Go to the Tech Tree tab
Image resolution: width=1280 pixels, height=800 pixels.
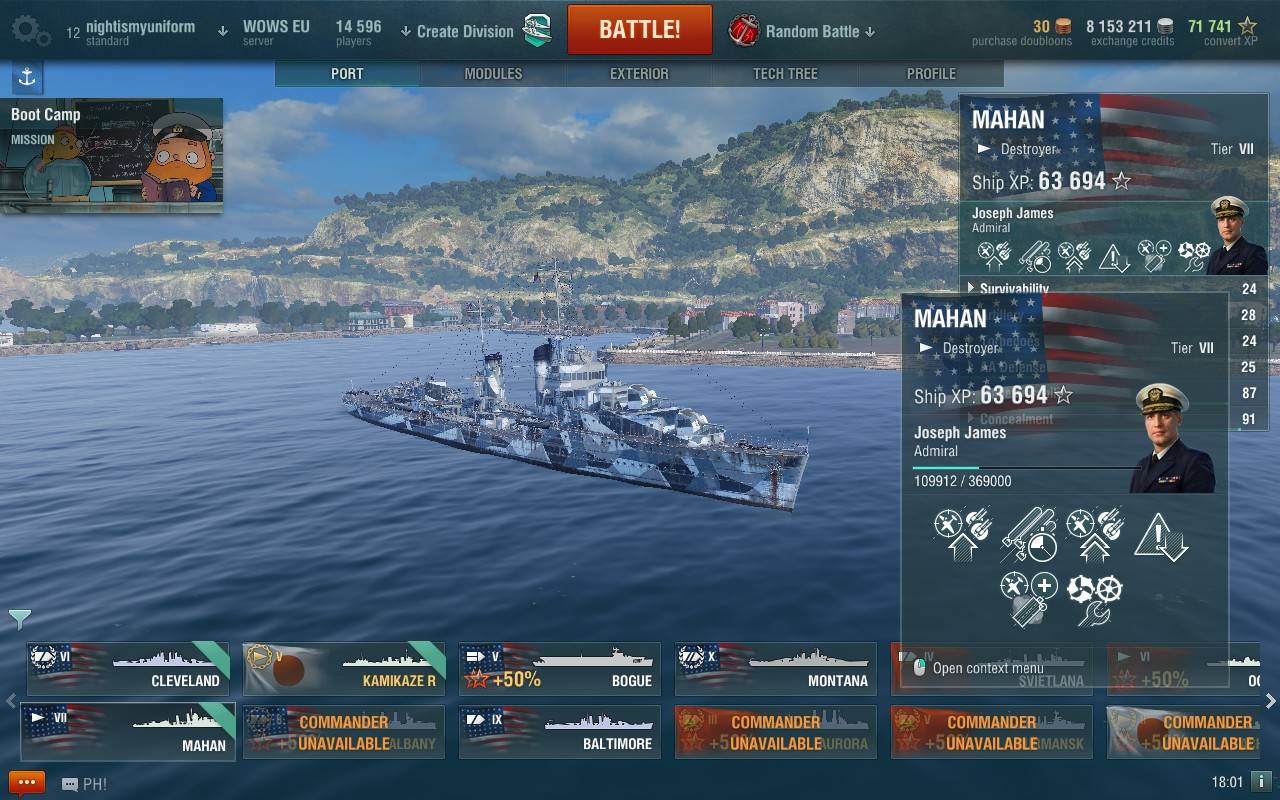[x=785, y=74]
